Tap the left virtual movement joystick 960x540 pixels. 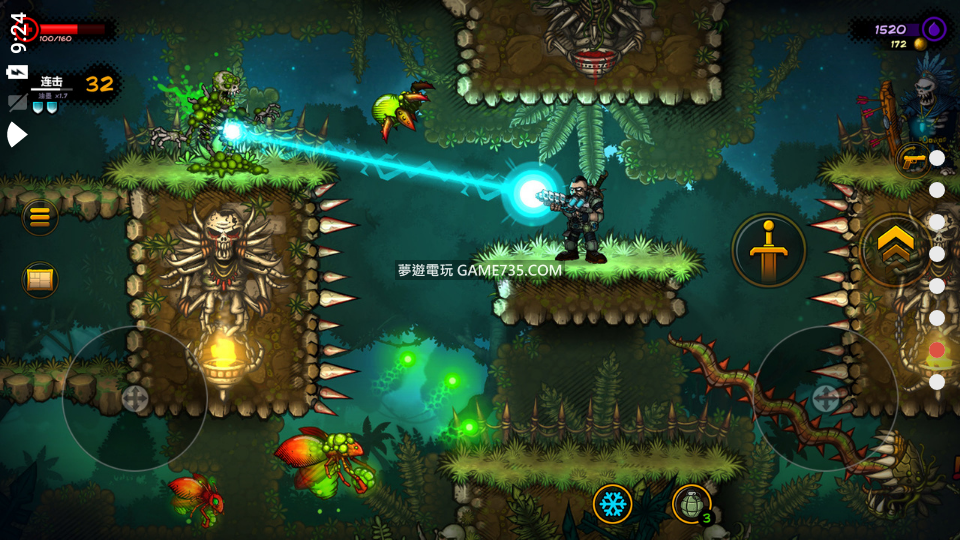coord(134,398)
